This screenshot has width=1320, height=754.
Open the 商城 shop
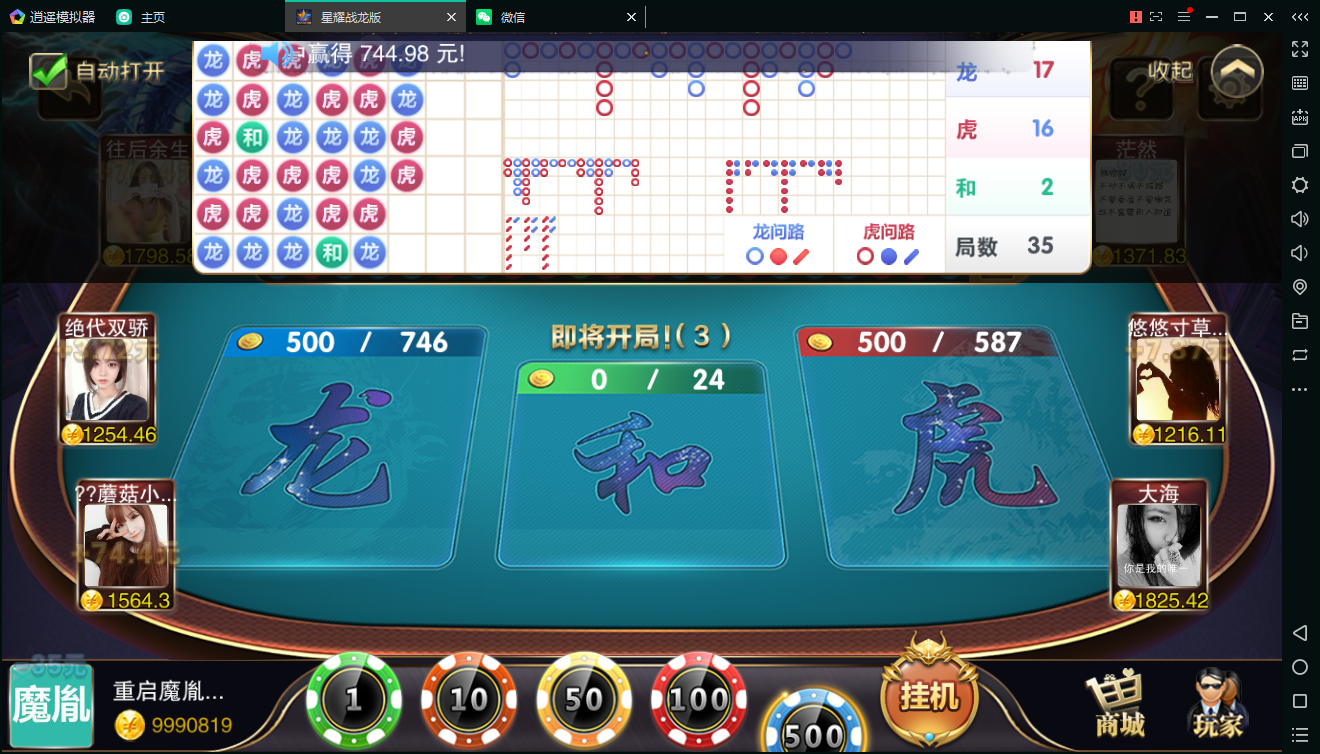click(x=1119, y=703)
